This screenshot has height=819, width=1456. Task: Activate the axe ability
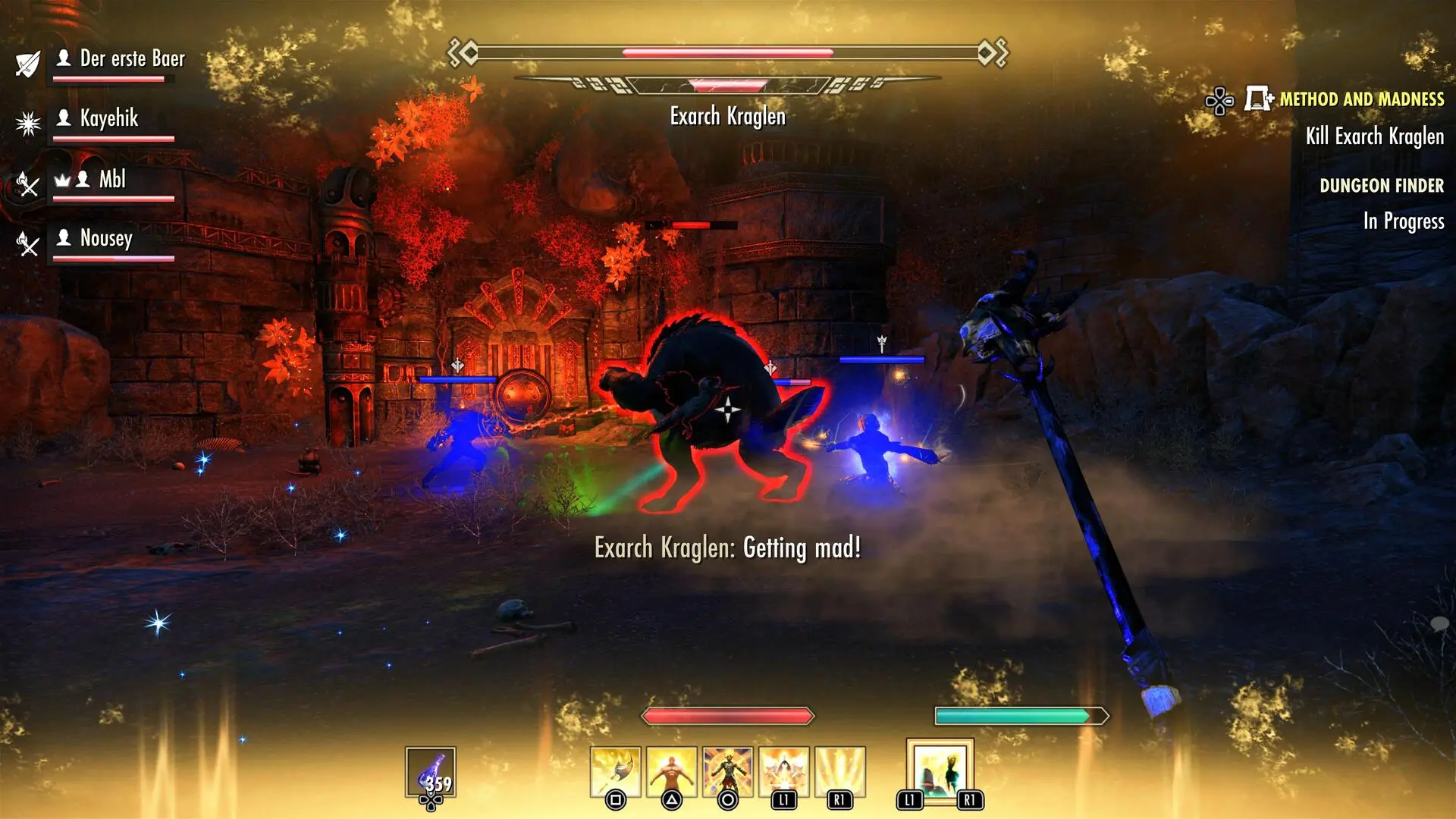(616, 772)
